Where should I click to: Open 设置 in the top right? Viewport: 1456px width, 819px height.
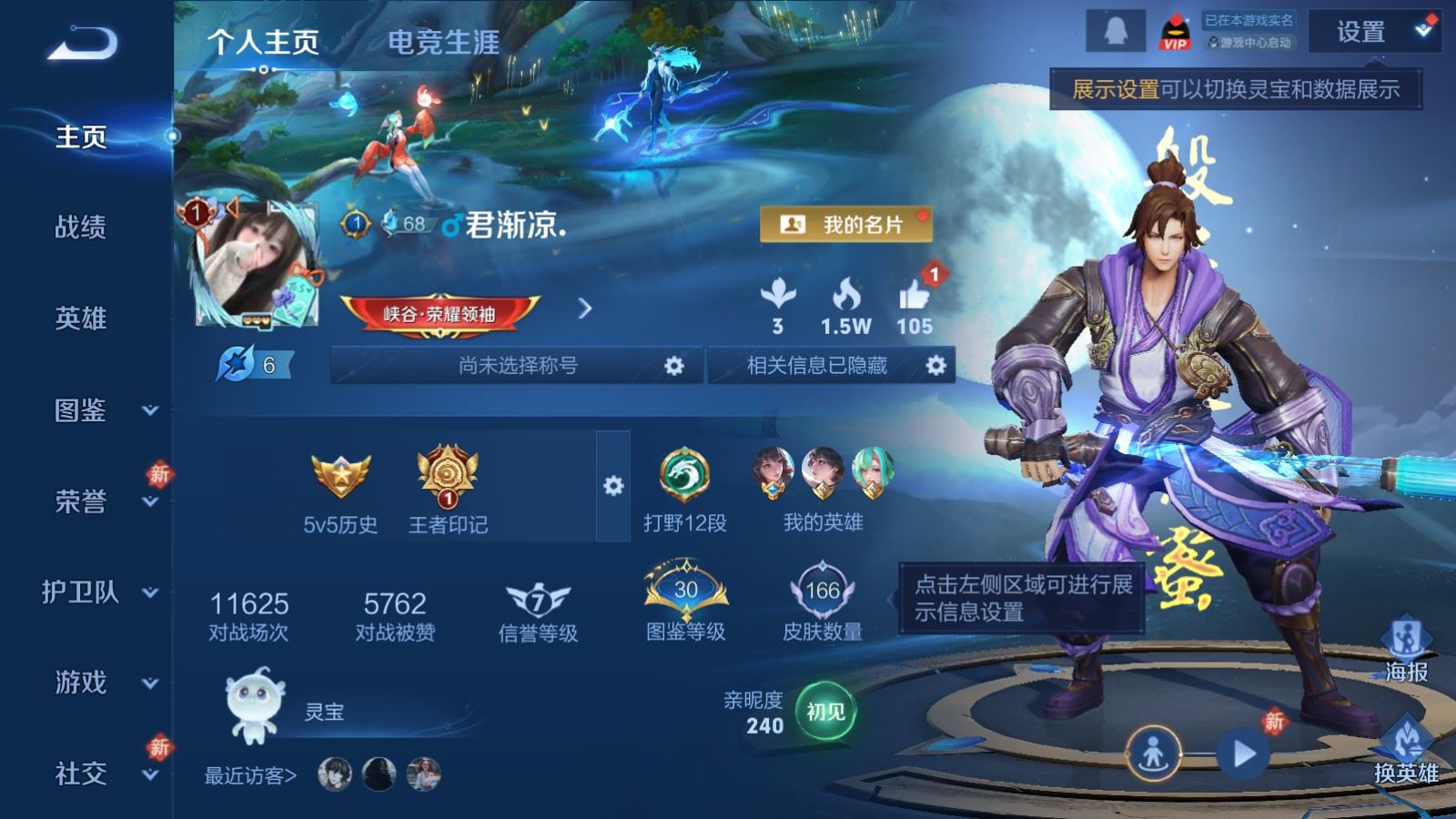[1362, 33]
